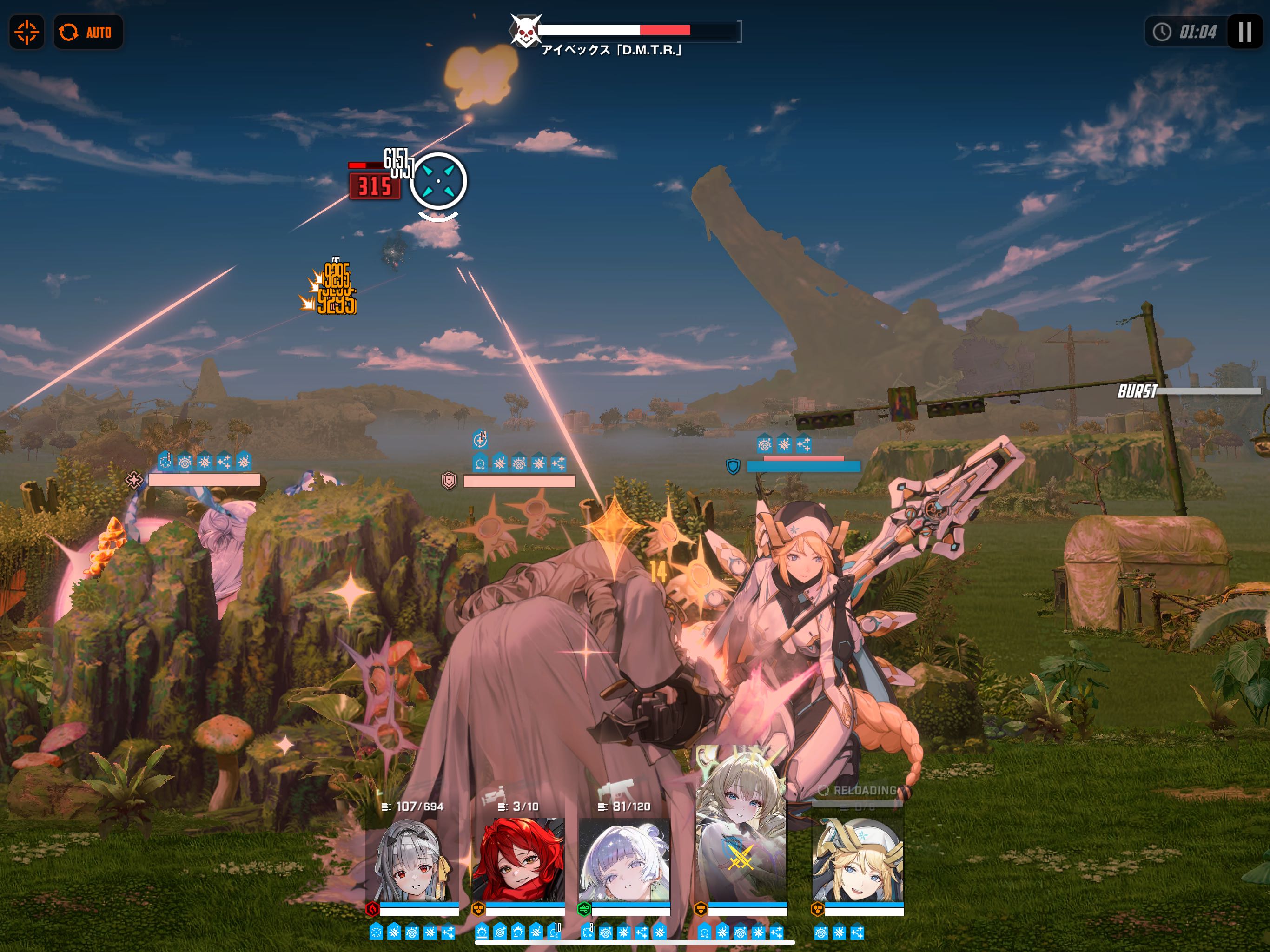Pick the reloading blonde character with white cap
Screen dimensions: 1270x952
pos(858,861)
